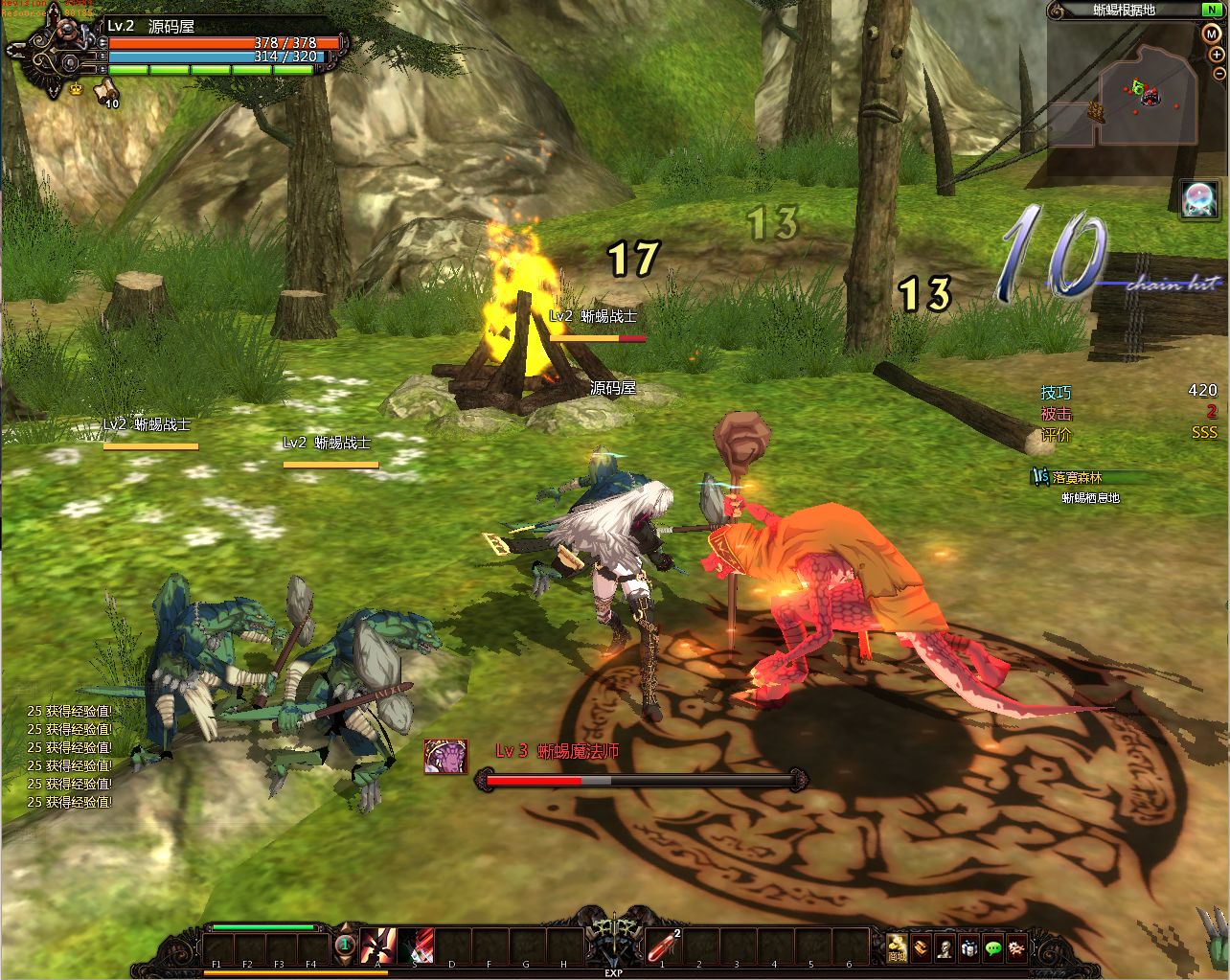The image size is (1230, 980).
Task: Toggle the green N button above minimap
Action: (1211, 10)
